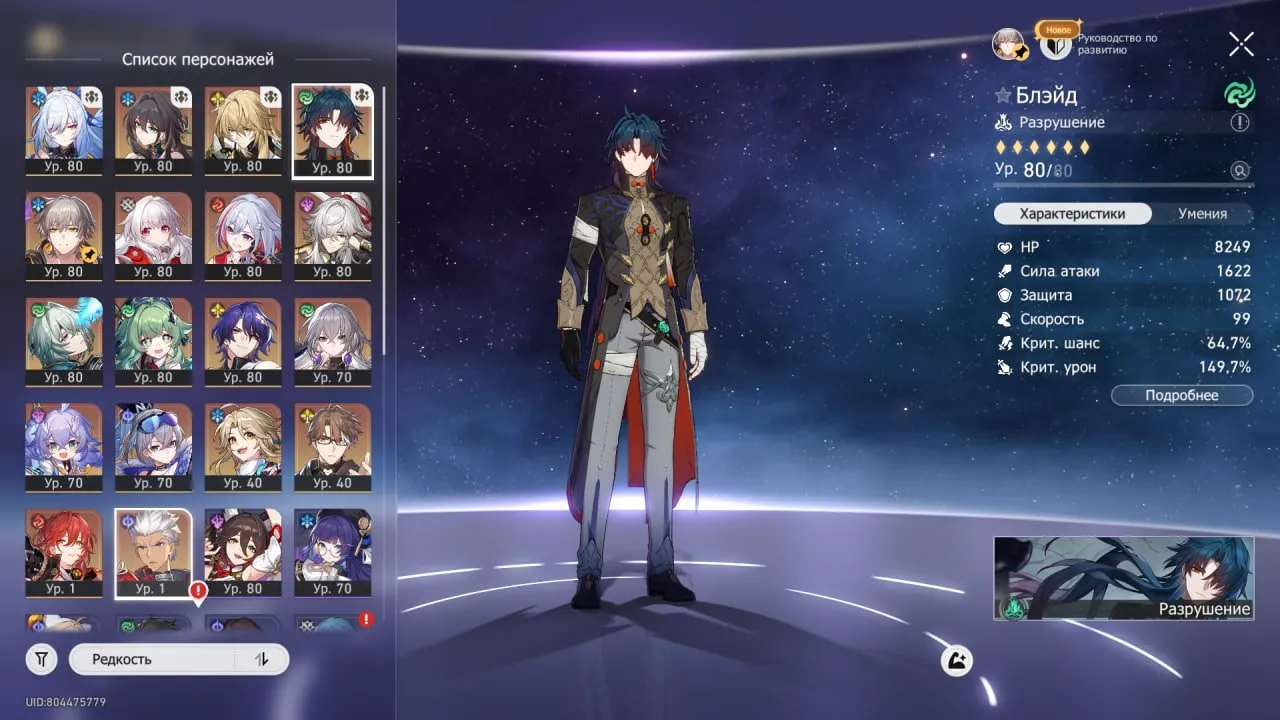Click the Ур. 80/80 level progress bar

(1120, 184)
